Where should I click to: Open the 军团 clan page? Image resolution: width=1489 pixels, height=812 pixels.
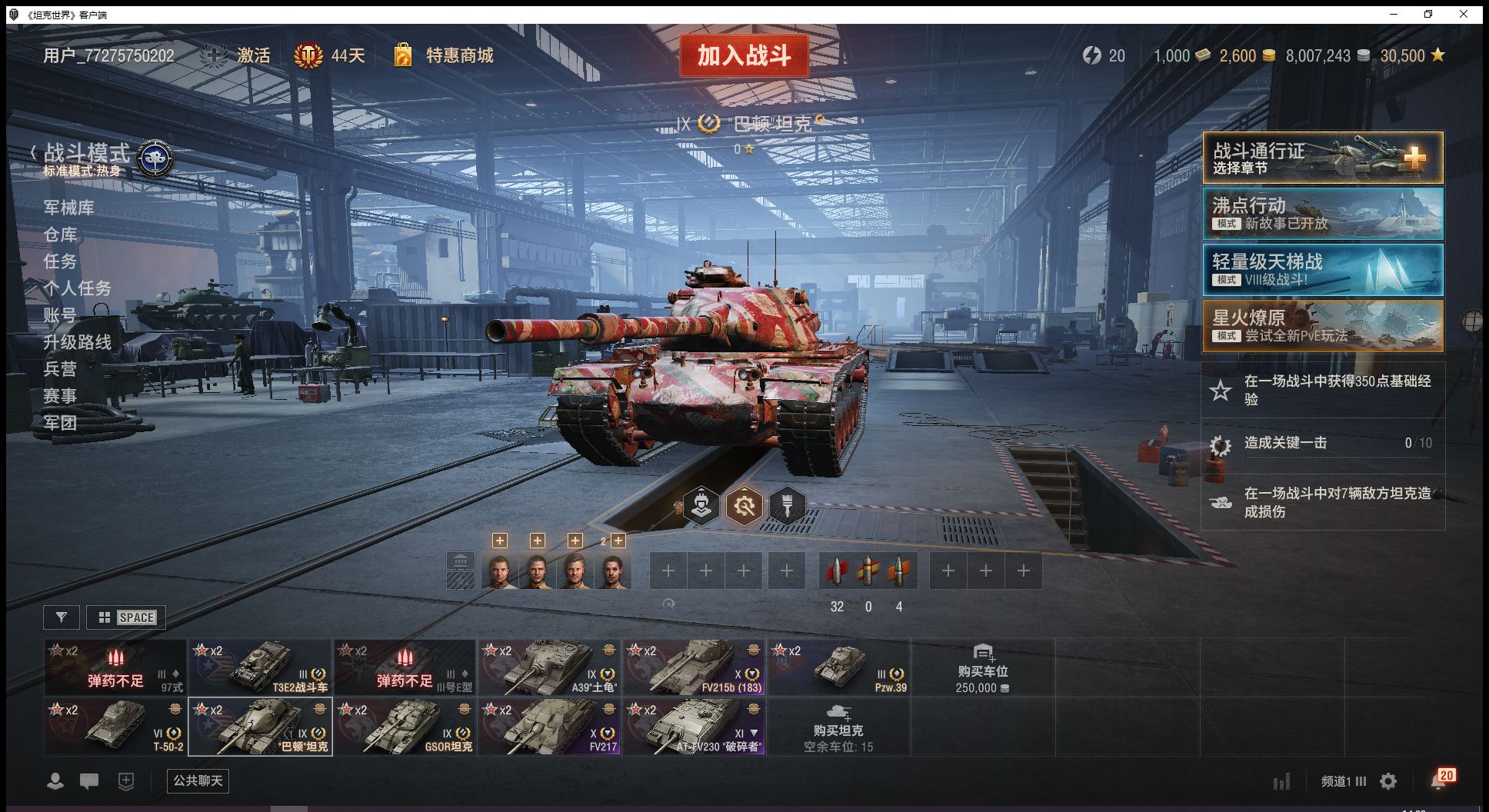60,423
